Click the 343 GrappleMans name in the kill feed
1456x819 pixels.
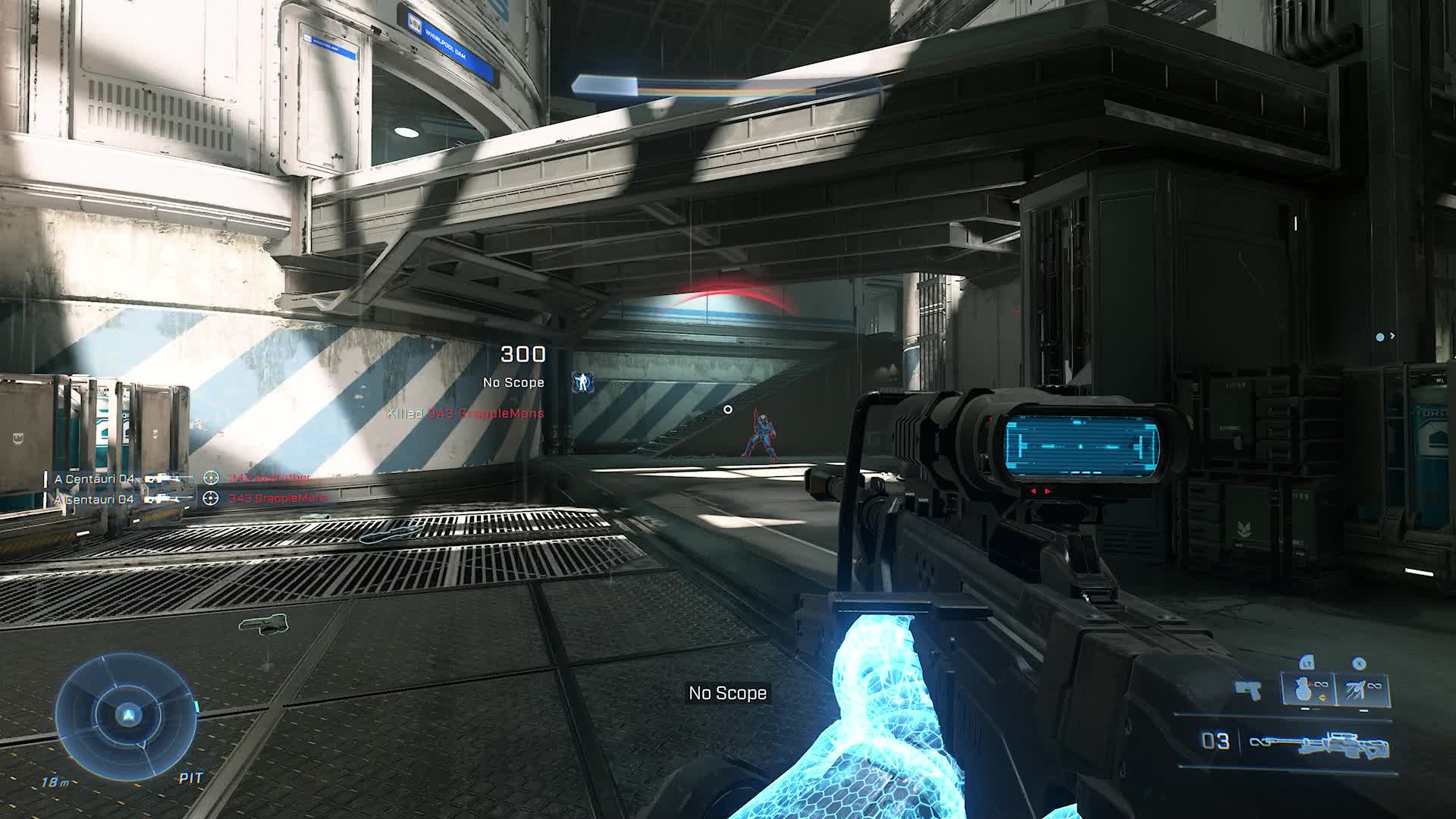pyautogui.click(x=278, y=499)
